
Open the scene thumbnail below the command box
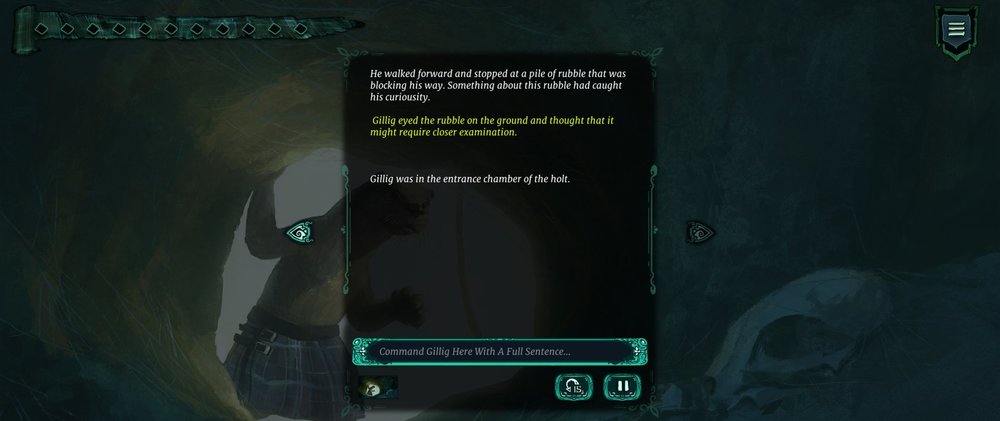click(378, 385)
